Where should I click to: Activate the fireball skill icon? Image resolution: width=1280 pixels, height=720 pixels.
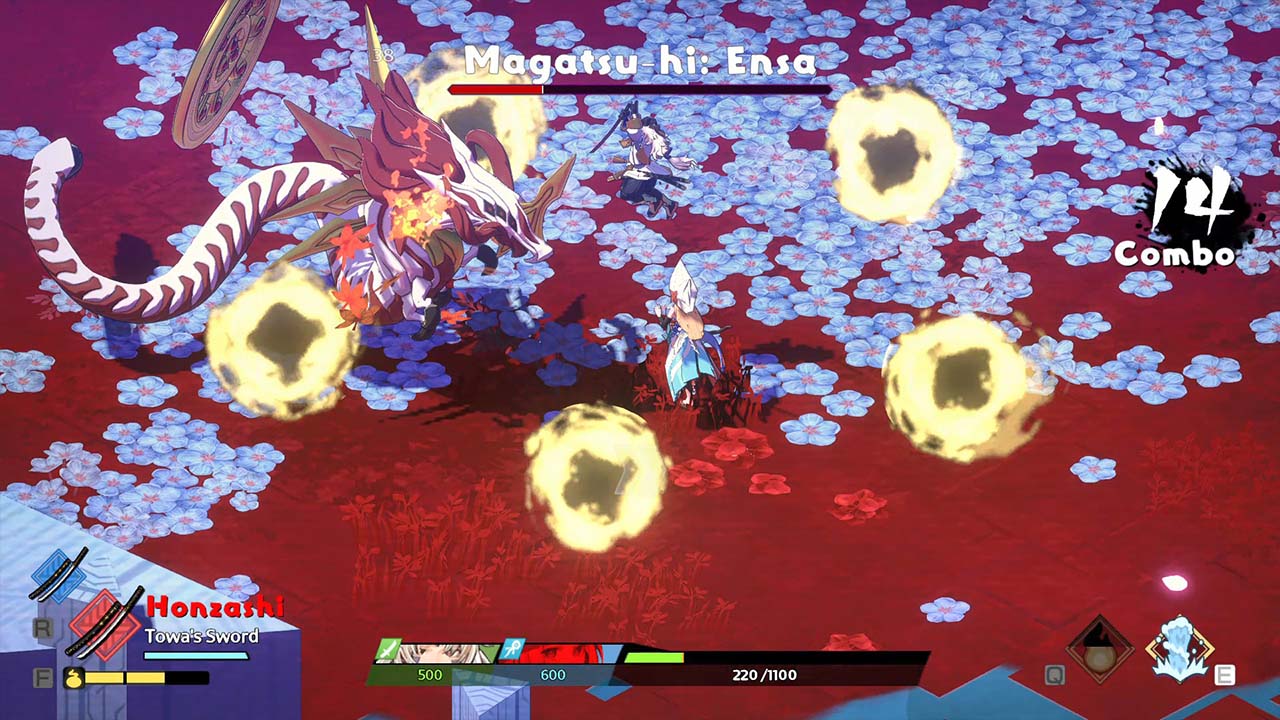point(1099,649)
